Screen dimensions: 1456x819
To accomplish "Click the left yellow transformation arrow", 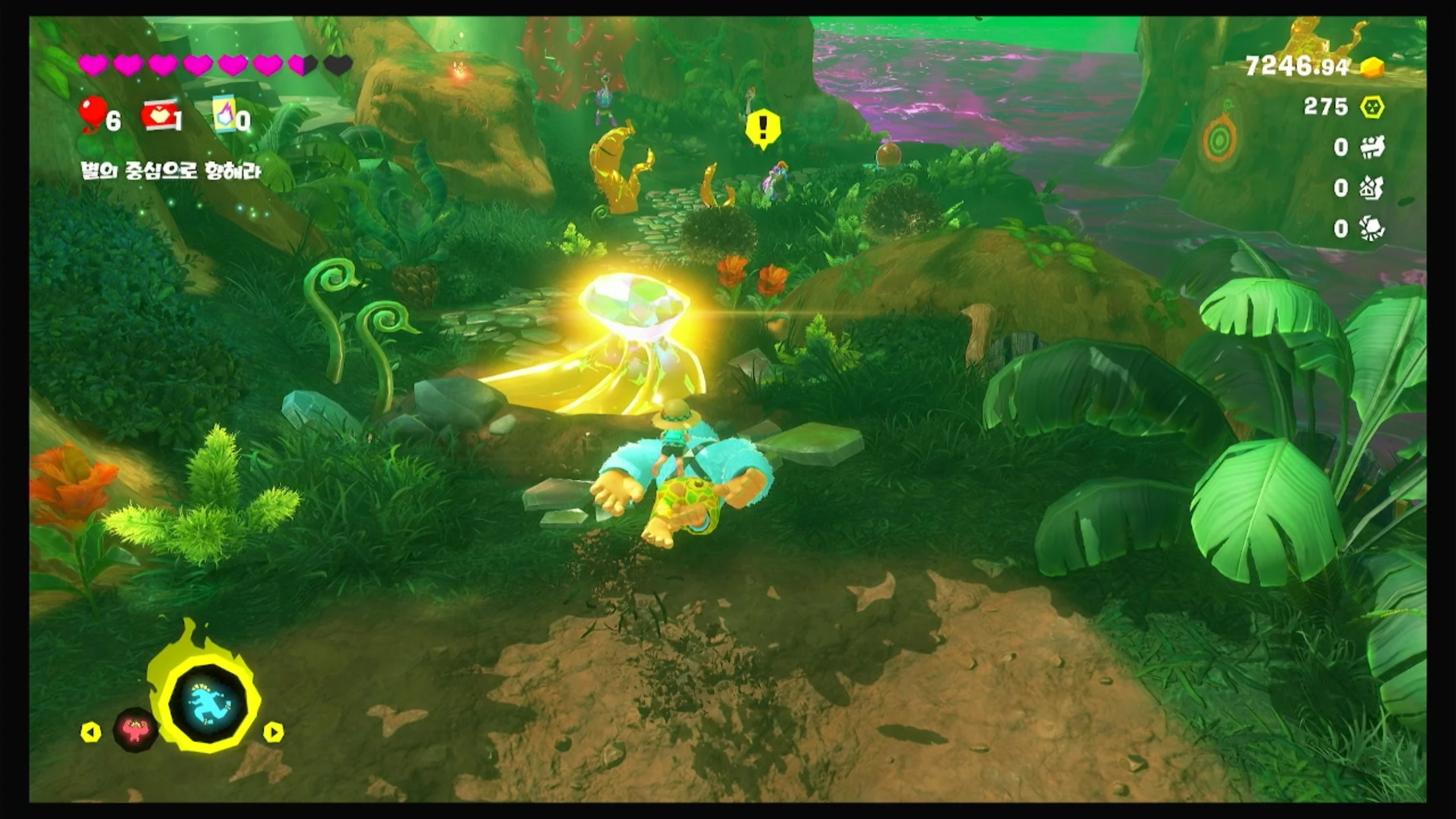I will pyautogui.click(x=91, y=732).
